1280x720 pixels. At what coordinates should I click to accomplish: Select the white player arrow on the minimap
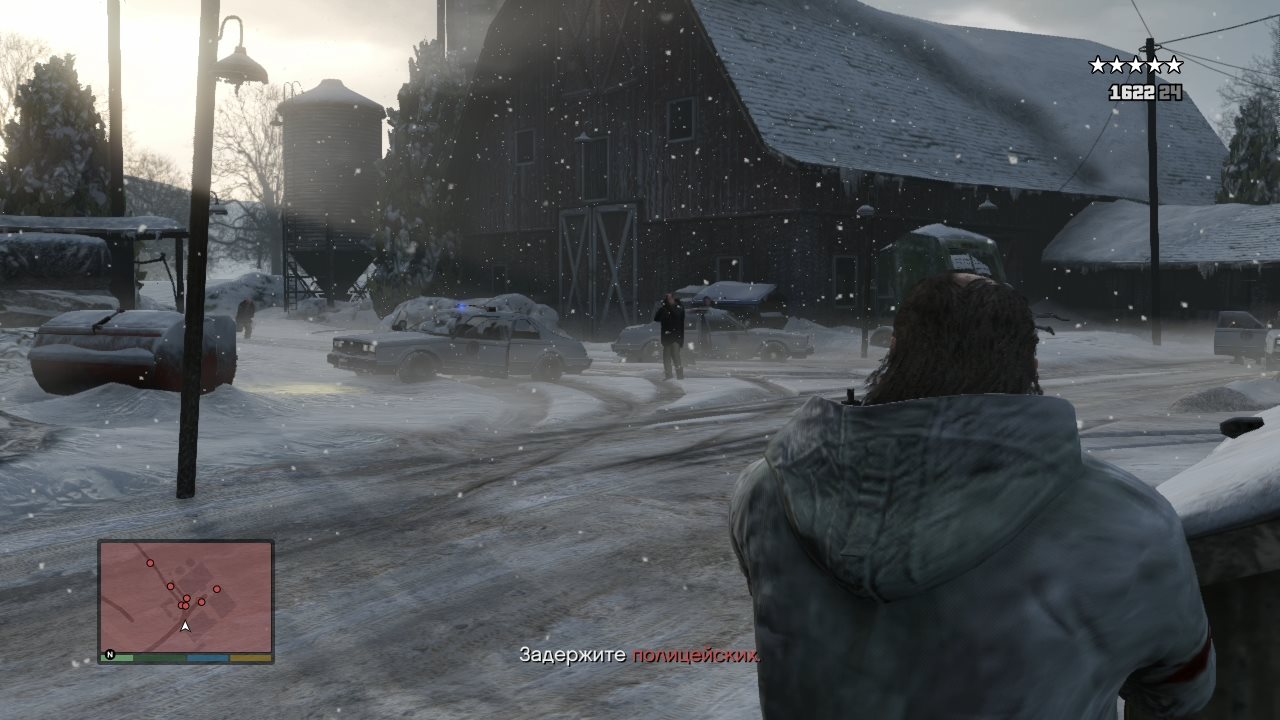pyautogui.click(x=185, y=626)
